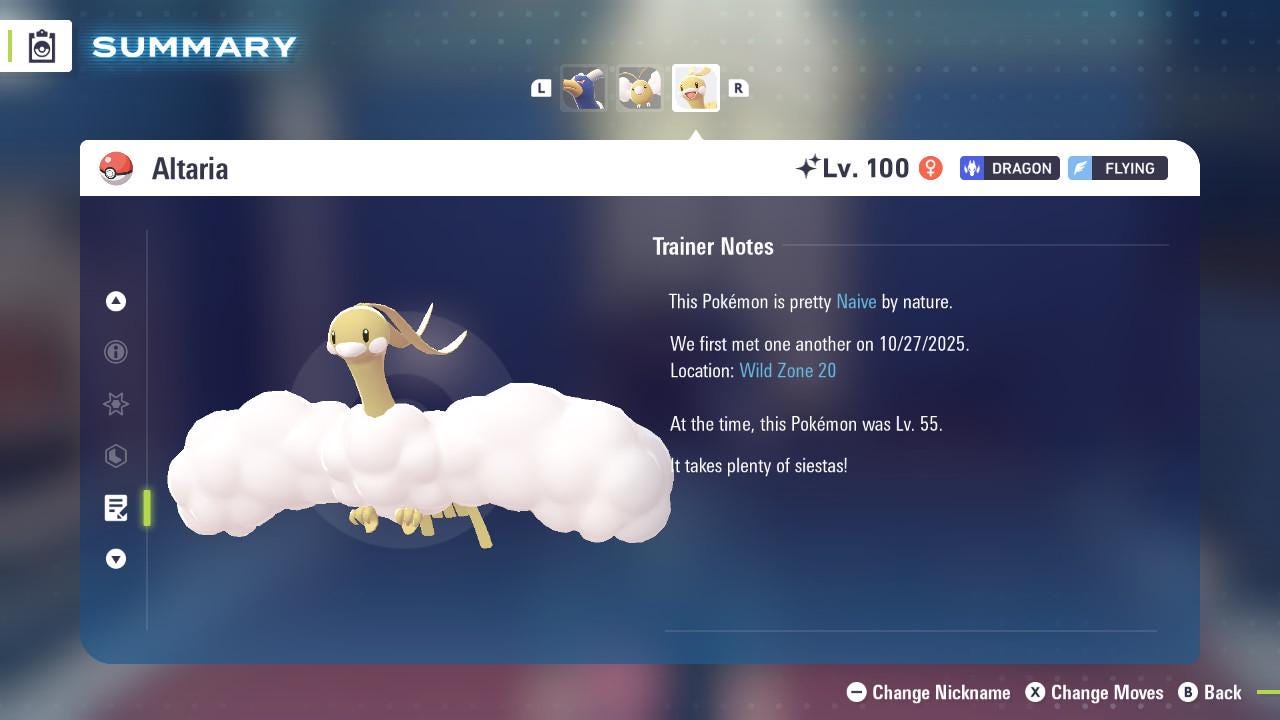Click the Naive nature highlighted text
Viewport: 1280px width, 720px height.
pyautogui.click(x=856, y=301)
